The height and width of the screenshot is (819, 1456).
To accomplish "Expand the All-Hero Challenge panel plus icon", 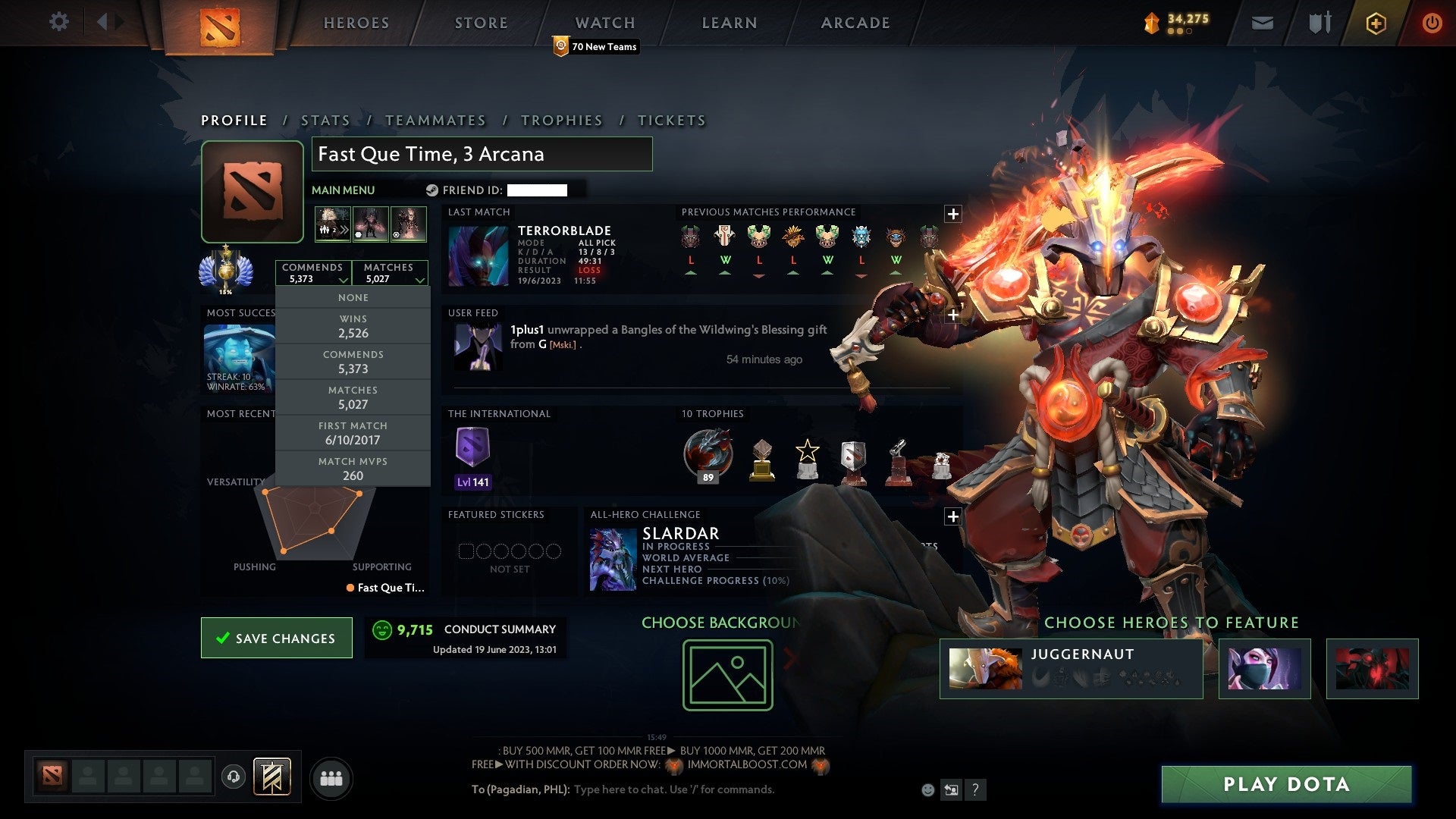I will tap(954, 516).
